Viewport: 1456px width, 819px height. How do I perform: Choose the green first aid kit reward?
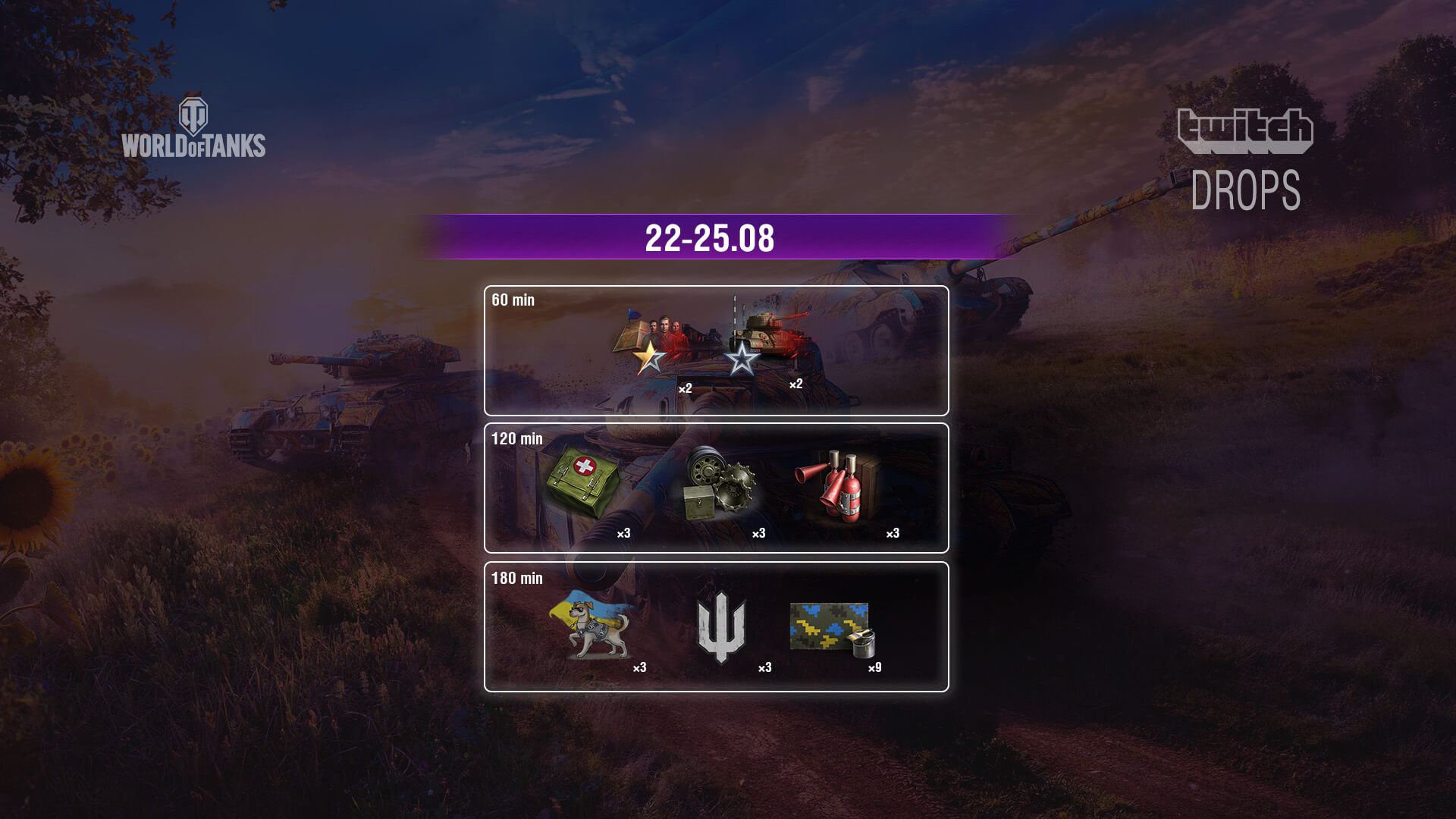(582, 482)
